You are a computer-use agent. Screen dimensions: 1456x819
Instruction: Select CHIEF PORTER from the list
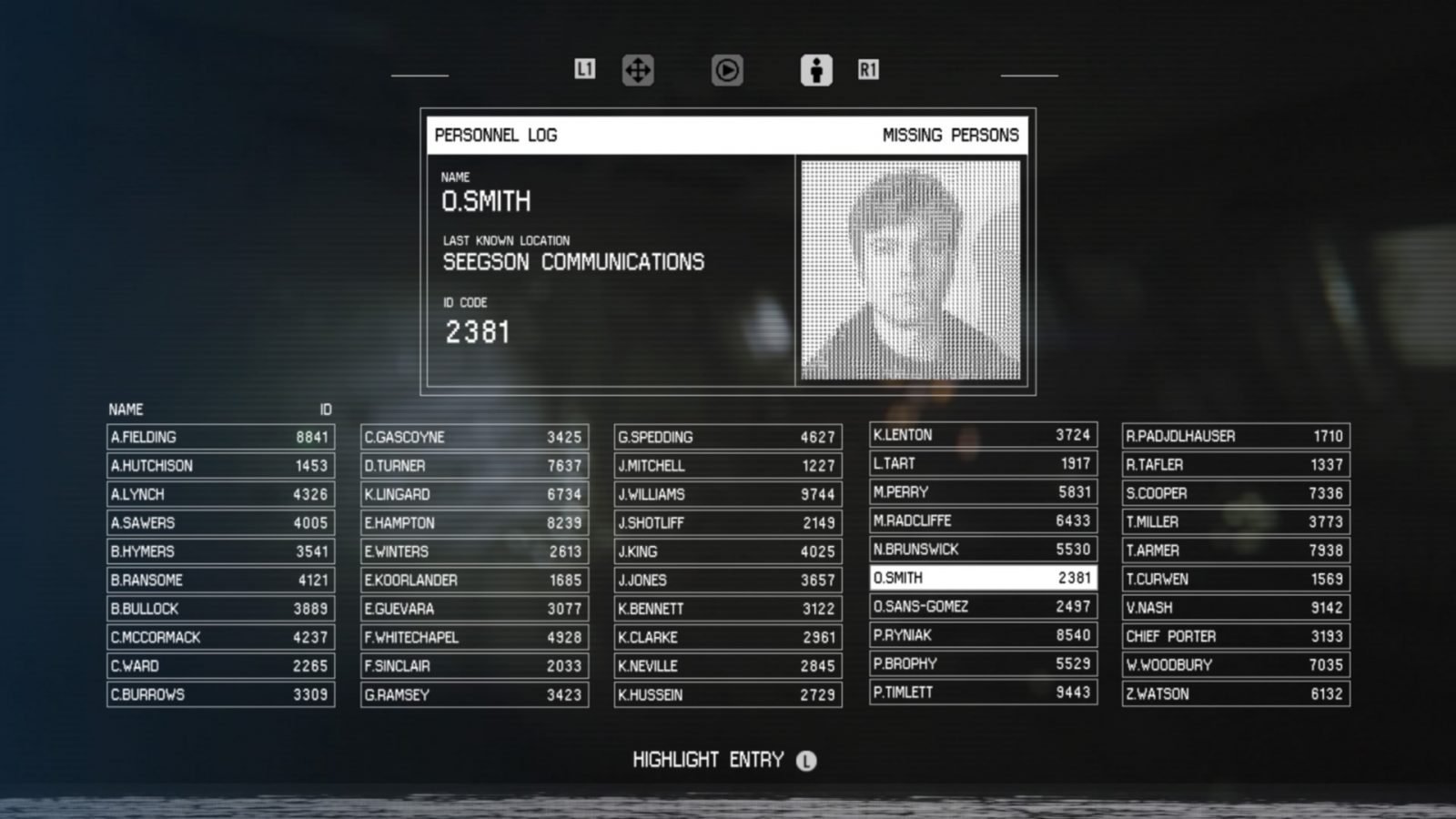pyautogui.click(x=1236, y=636)
